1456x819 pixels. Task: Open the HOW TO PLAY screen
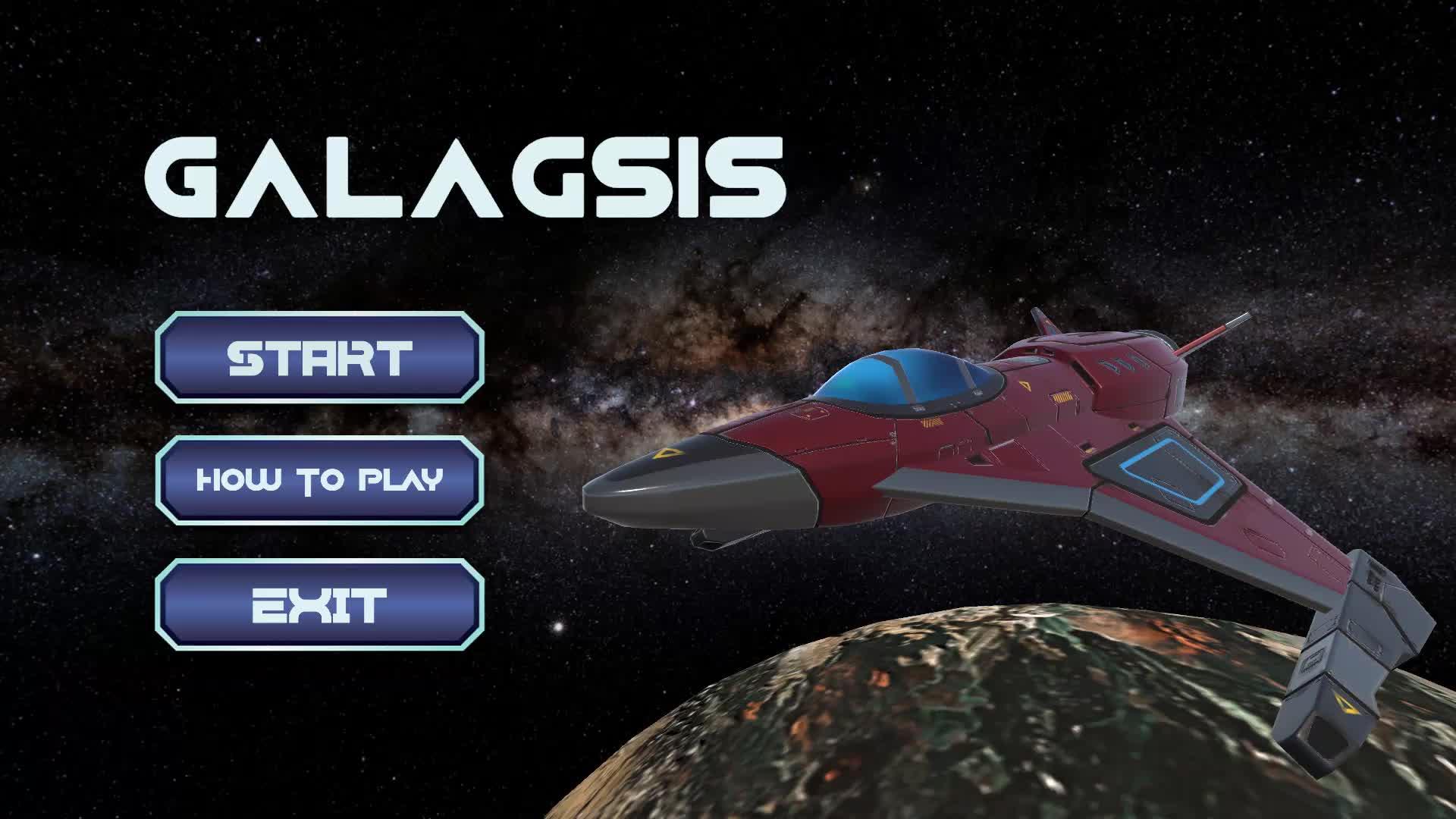[318, 481]
